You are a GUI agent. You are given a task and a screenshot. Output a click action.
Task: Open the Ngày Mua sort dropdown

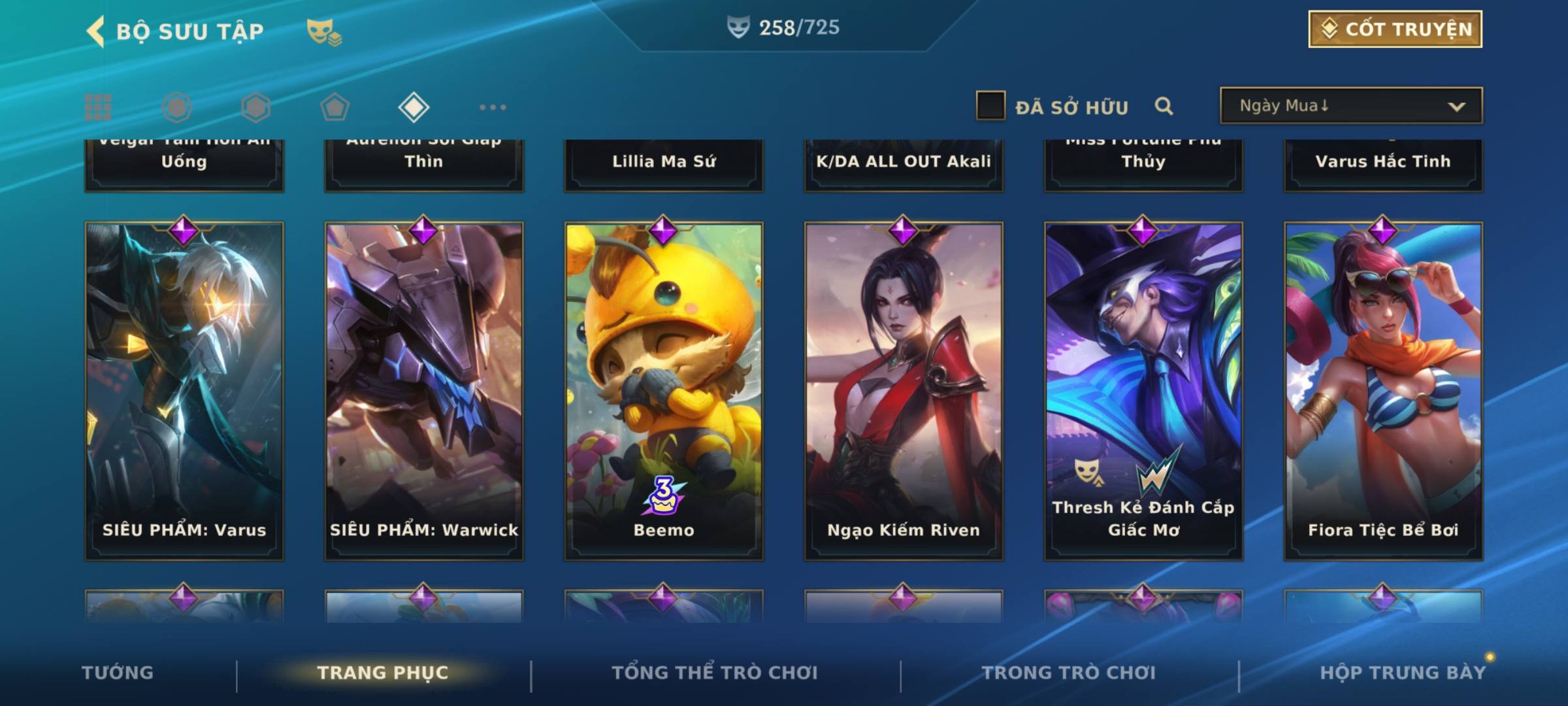coord(1350,106)
